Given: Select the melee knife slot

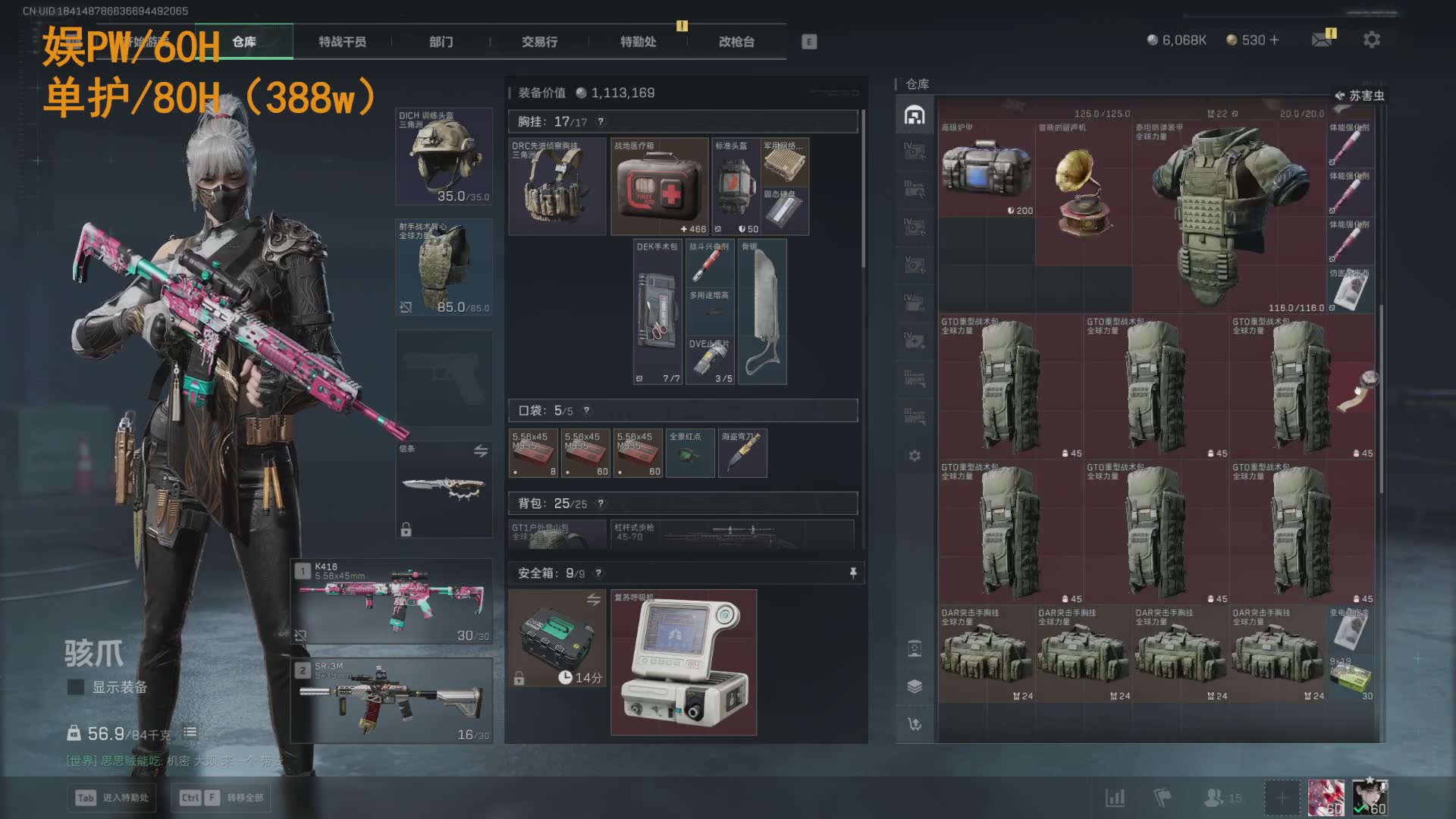Looking at the screenshot, I should pyautogui.click(x=444, y=489).
